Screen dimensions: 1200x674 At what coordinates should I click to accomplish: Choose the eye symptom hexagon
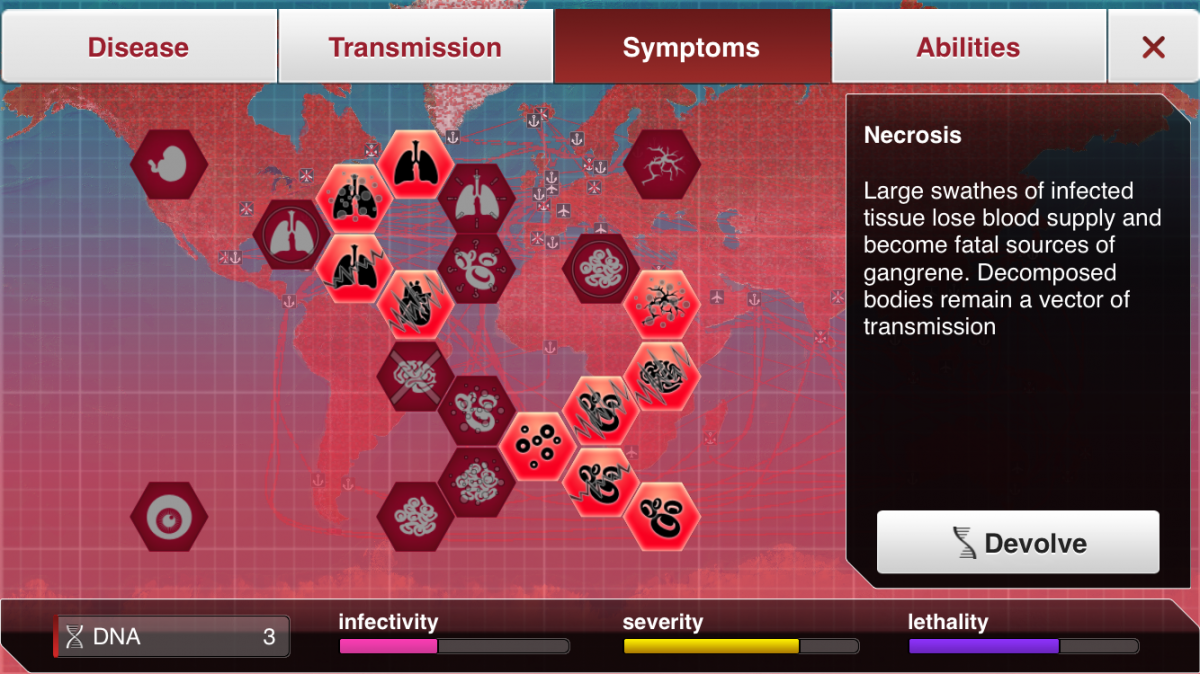(169, 516)
